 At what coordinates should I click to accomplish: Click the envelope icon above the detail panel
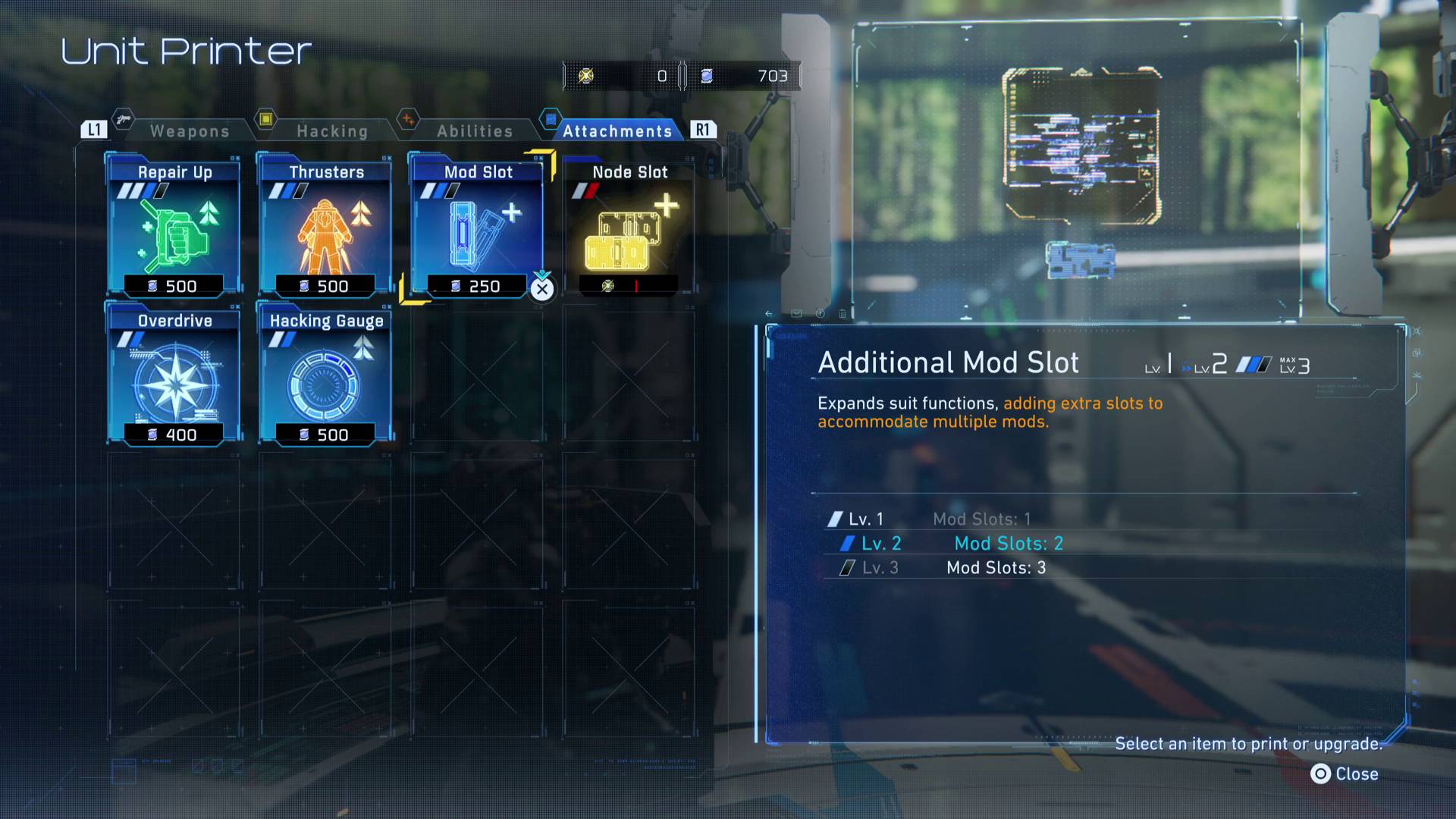(x=796, y=313)
